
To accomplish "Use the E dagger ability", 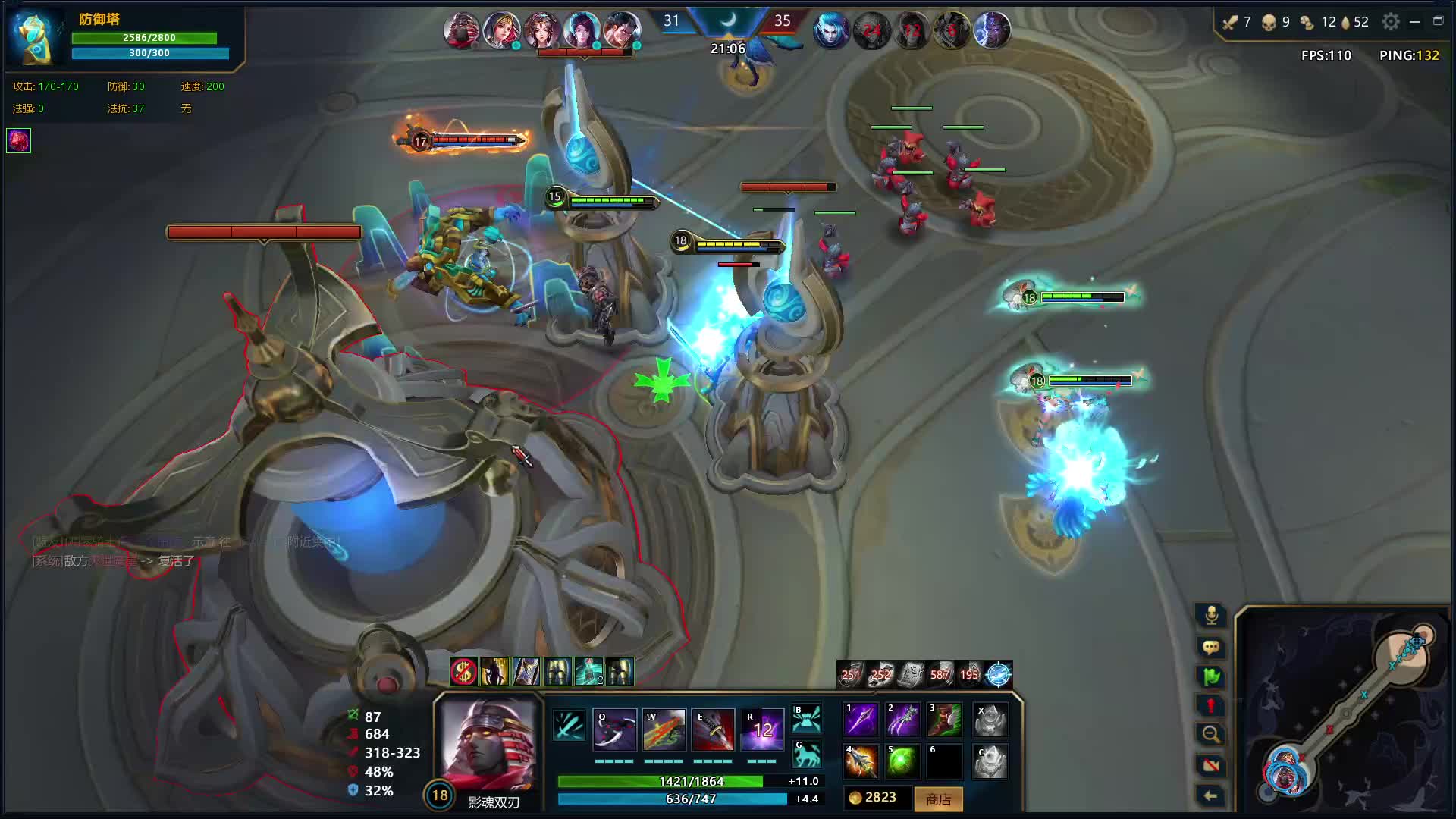I will pos(713,730).
